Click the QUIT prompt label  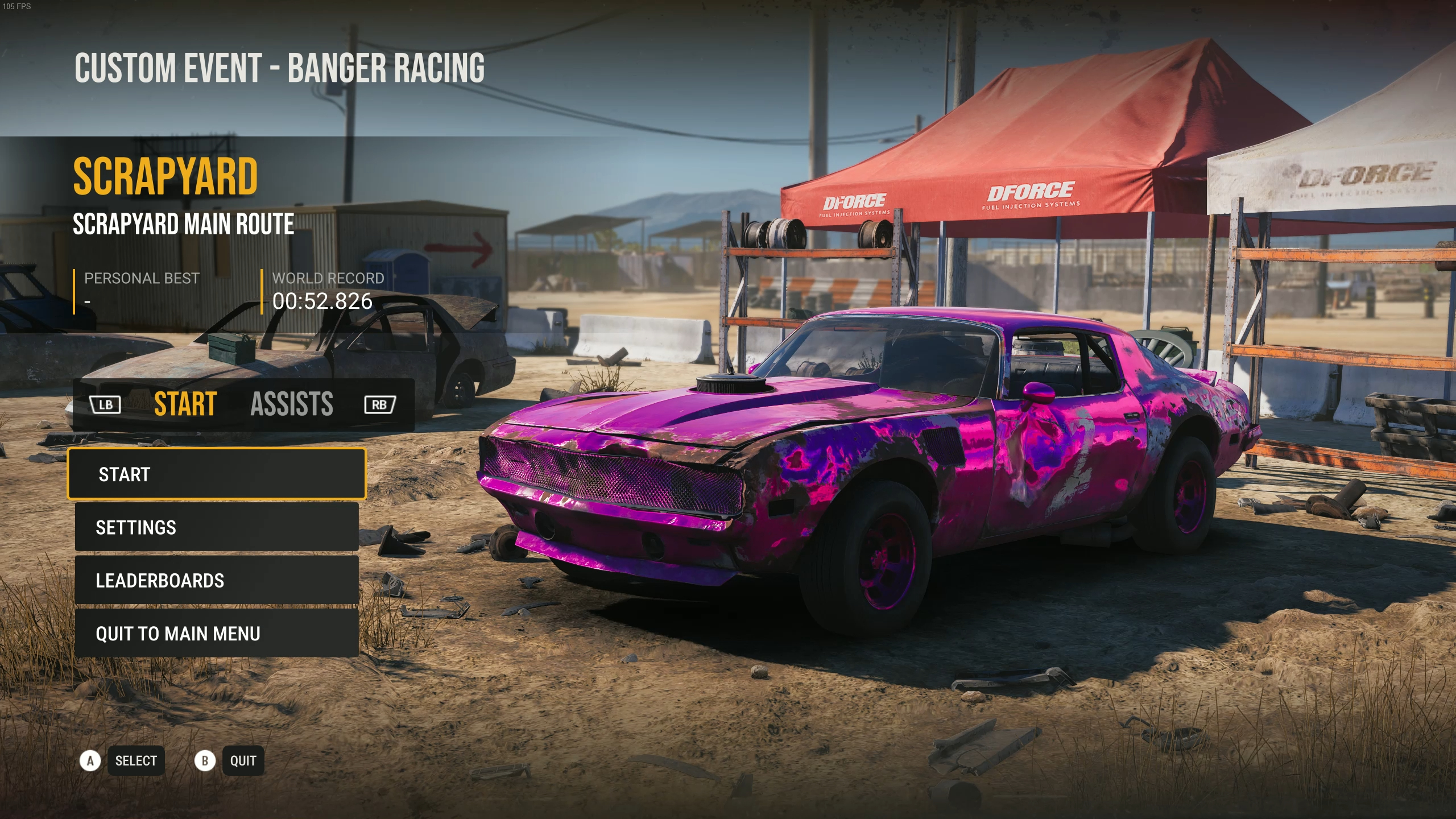tap(243, 760)
